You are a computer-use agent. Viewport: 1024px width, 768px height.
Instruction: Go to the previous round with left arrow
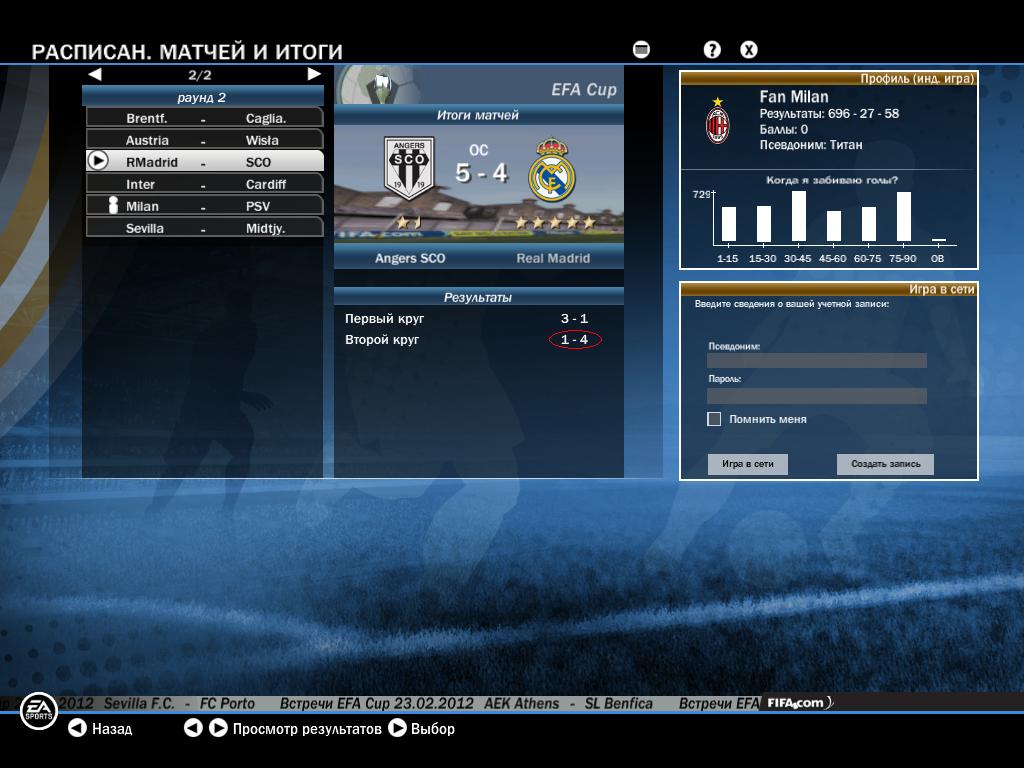(94, 74)
